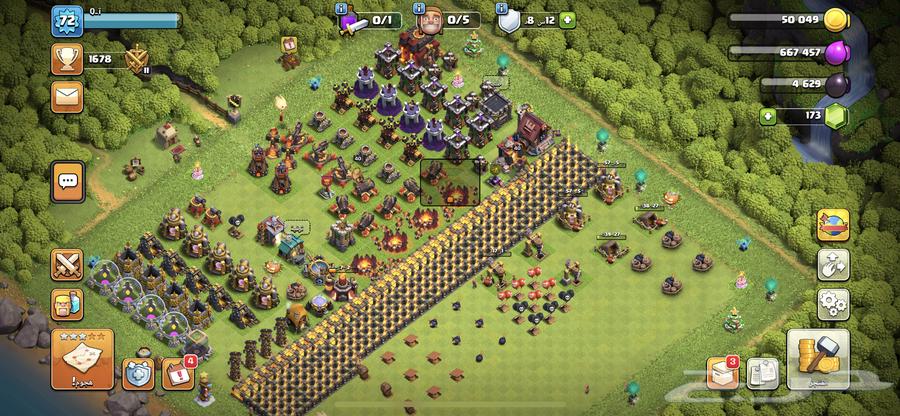Open the document pages button
This screenshot has width=900, height=416.
(760, 373)
